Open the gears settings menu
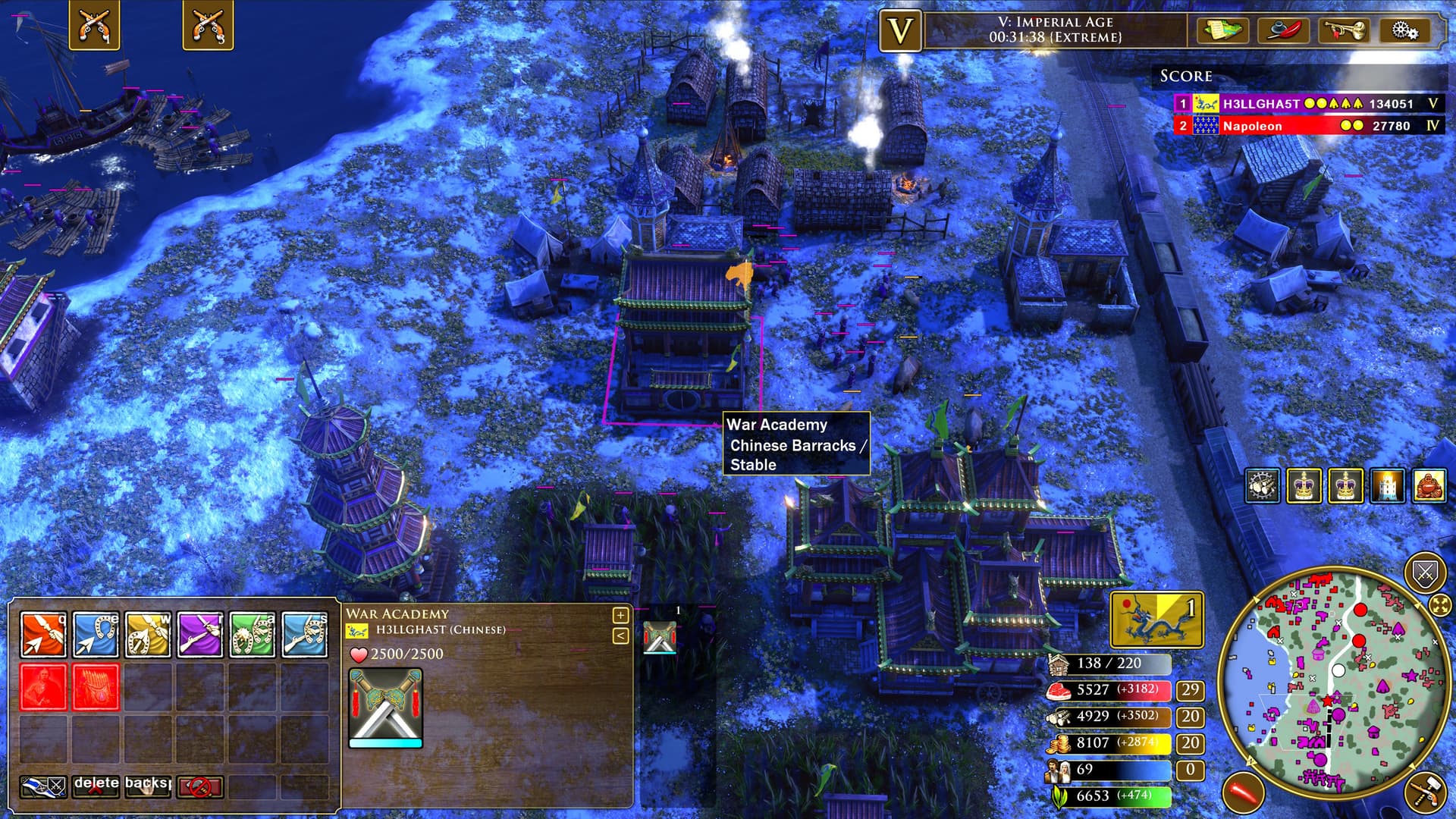Viewport: 1456px width, 819px height. click(x=1404, y=30)
